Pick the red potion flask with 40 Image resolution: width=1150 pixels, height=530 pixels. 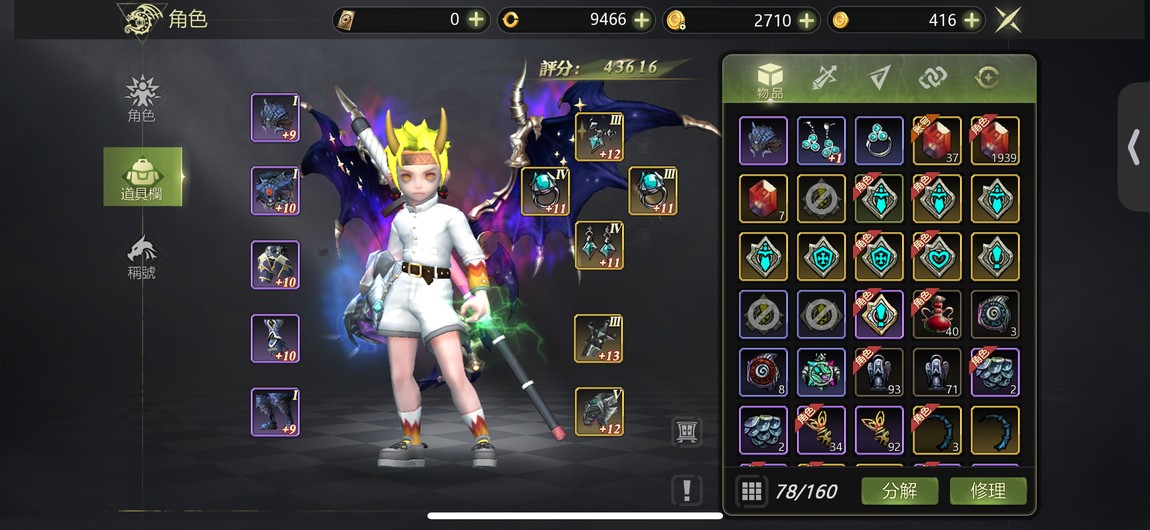click(x=936, y=314)
